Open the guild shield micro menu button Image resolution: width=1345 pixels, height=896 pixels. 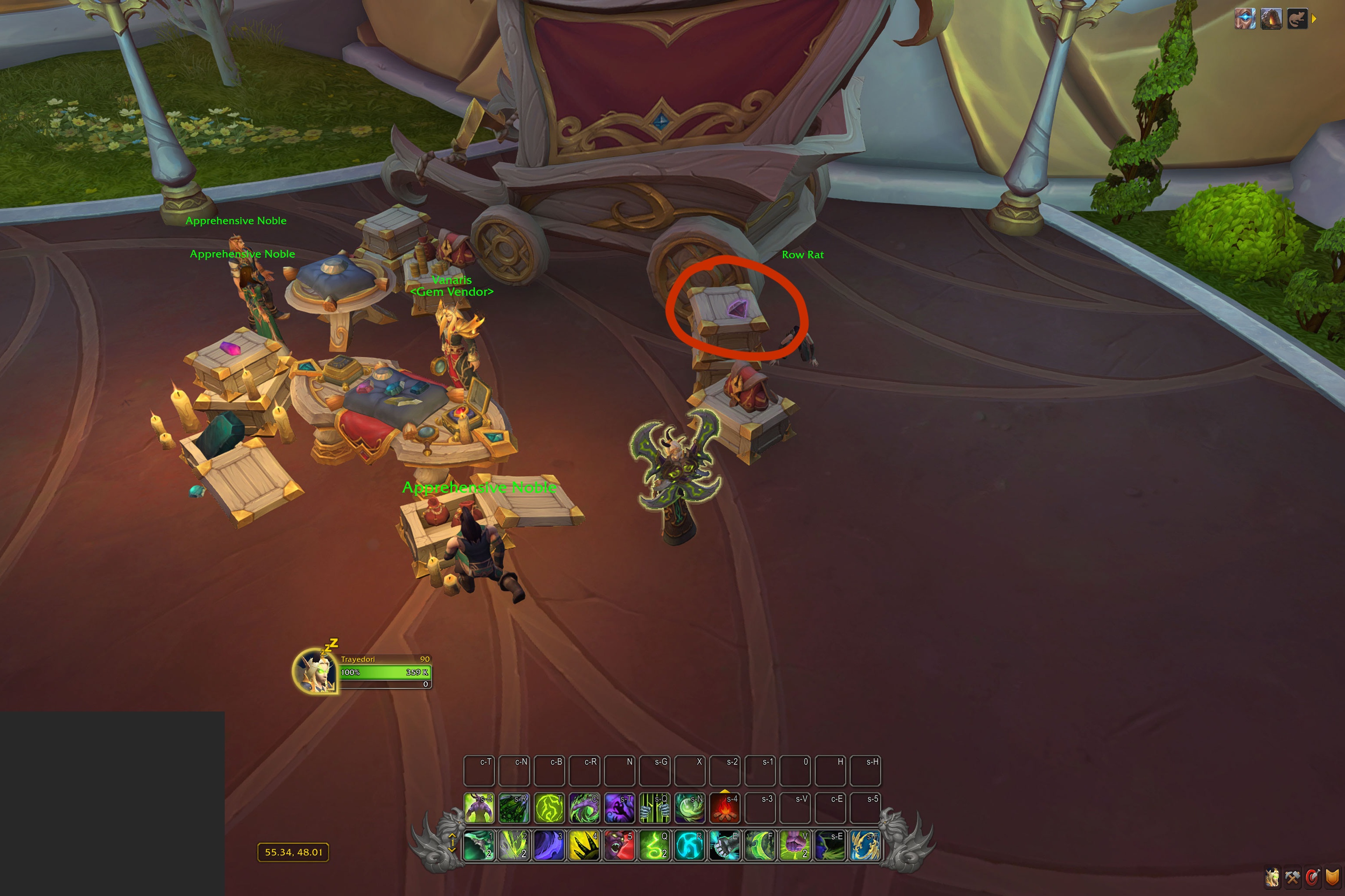click(x=1332, y=877)
